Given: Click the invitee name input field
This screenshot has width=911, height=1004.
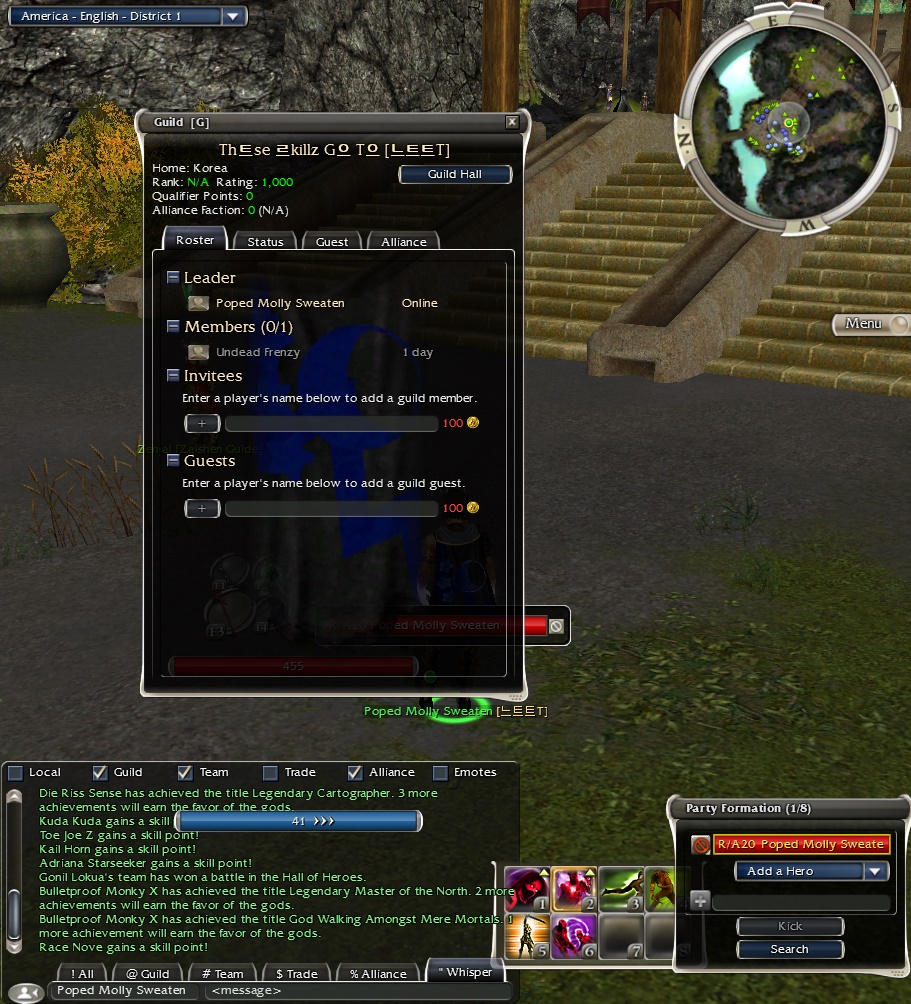Looking at the screenshot, I should point(331,424).
